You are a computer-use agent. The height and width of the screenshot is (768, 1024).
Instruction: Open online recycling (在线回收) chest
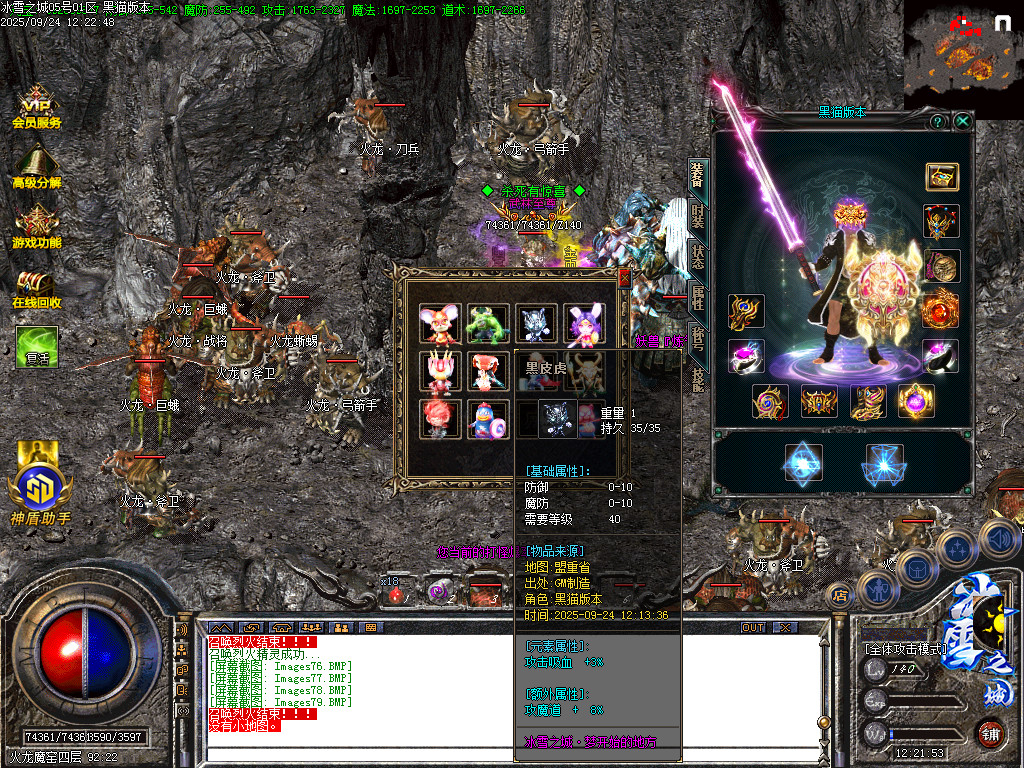coord(37,288)
